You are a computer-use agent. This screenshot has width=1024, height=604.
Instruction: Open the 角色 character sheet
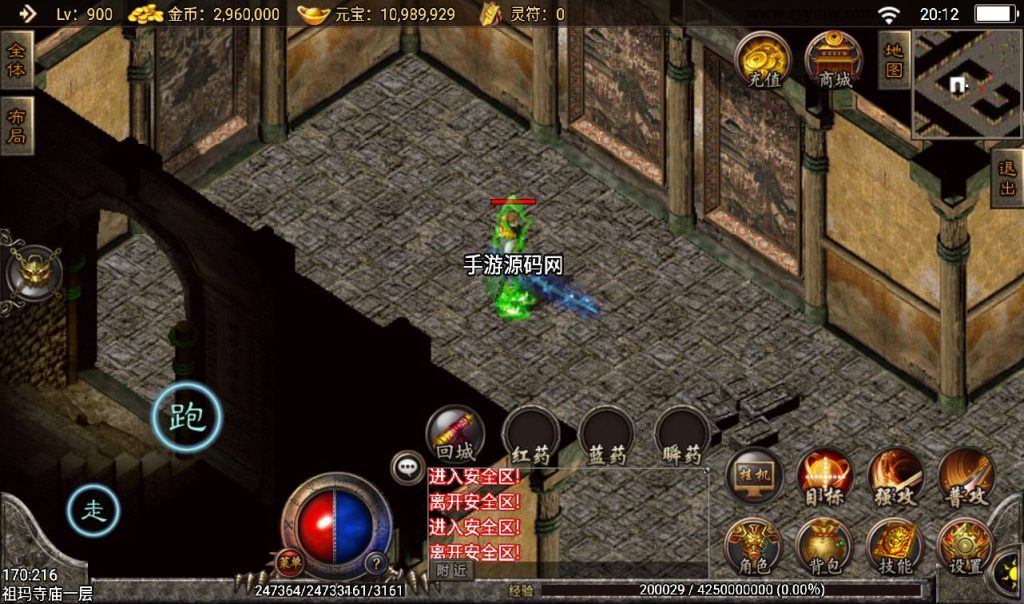753,546
